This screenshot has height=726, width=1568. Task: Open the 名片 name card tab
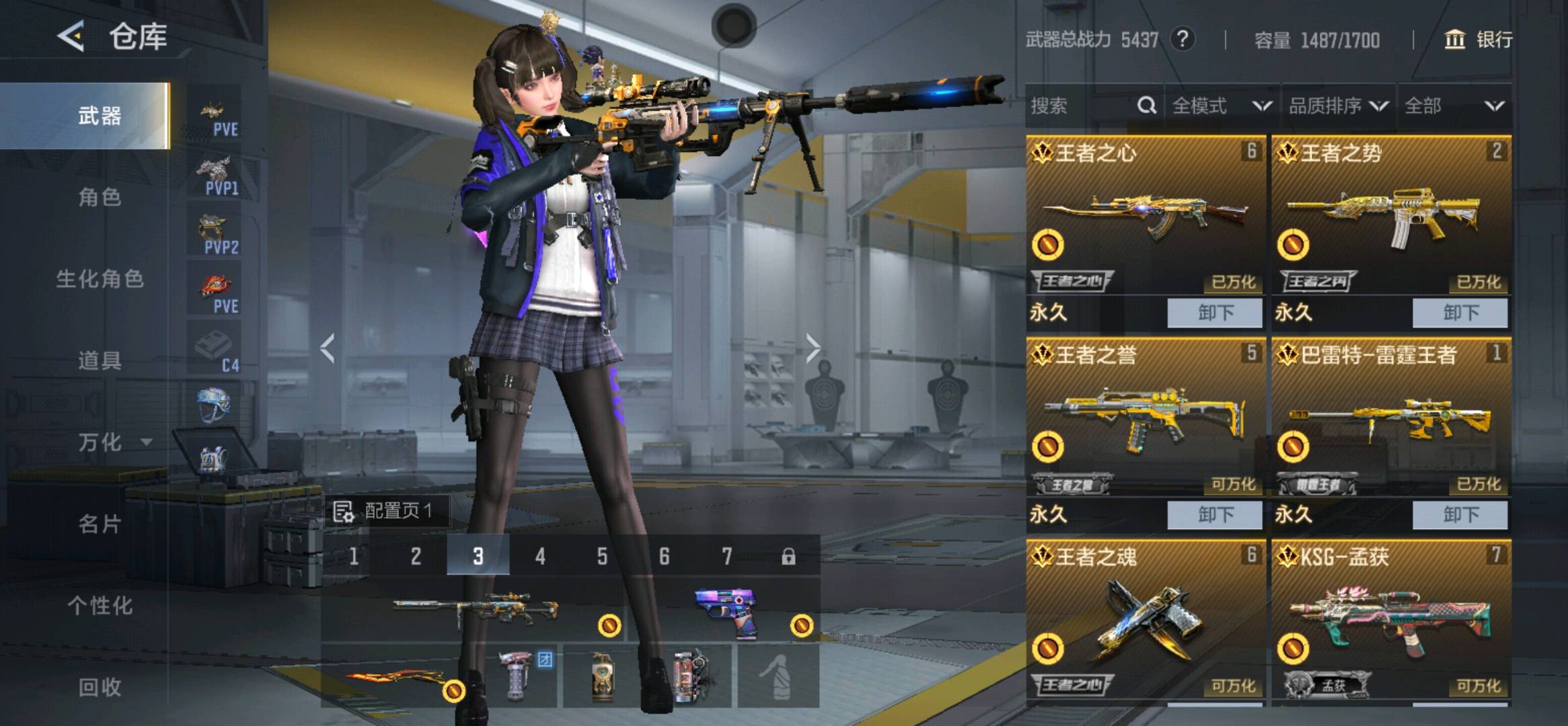click(100, 524)
